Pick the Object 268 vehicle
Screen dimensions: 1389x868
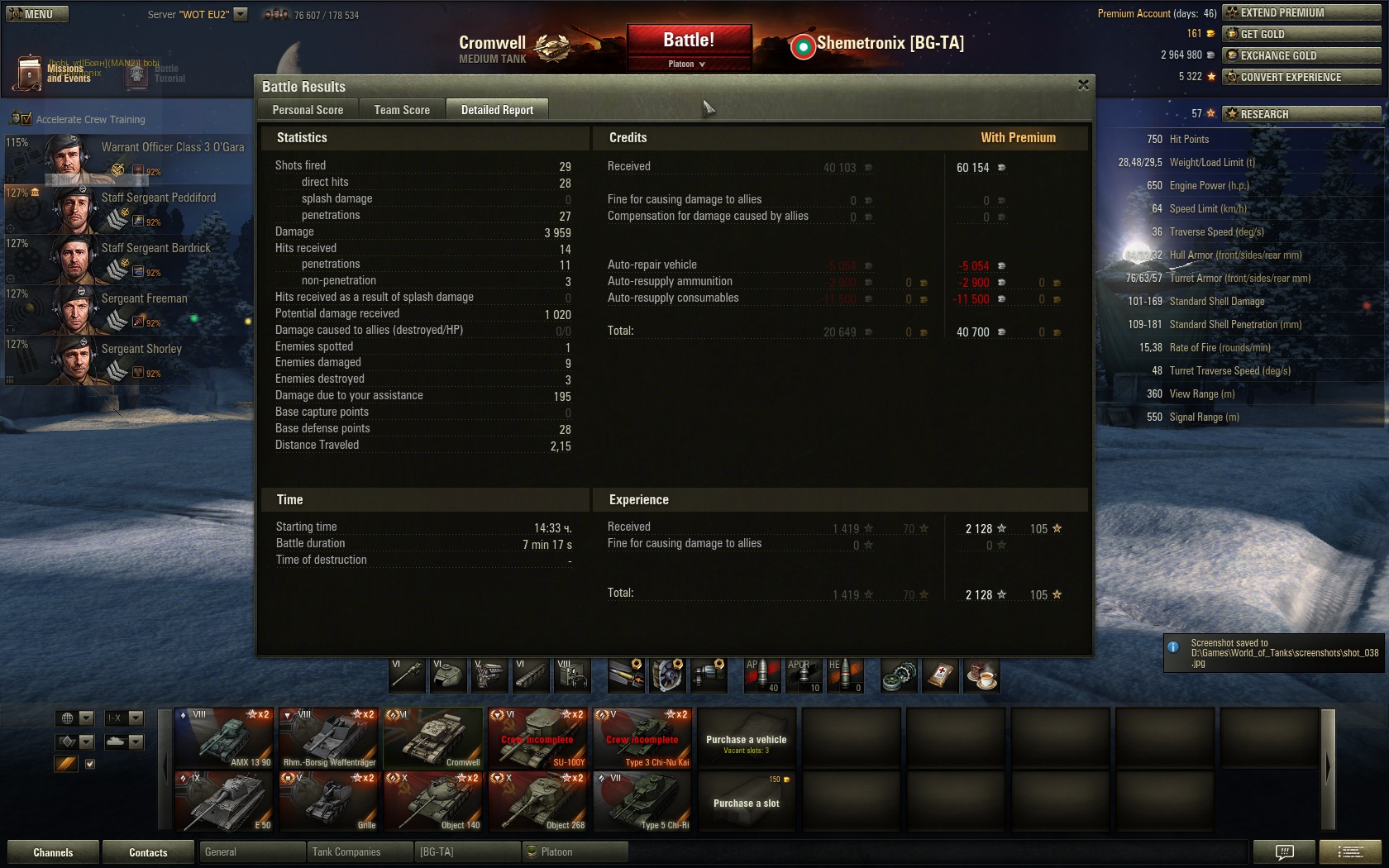(x=538, y=801)
